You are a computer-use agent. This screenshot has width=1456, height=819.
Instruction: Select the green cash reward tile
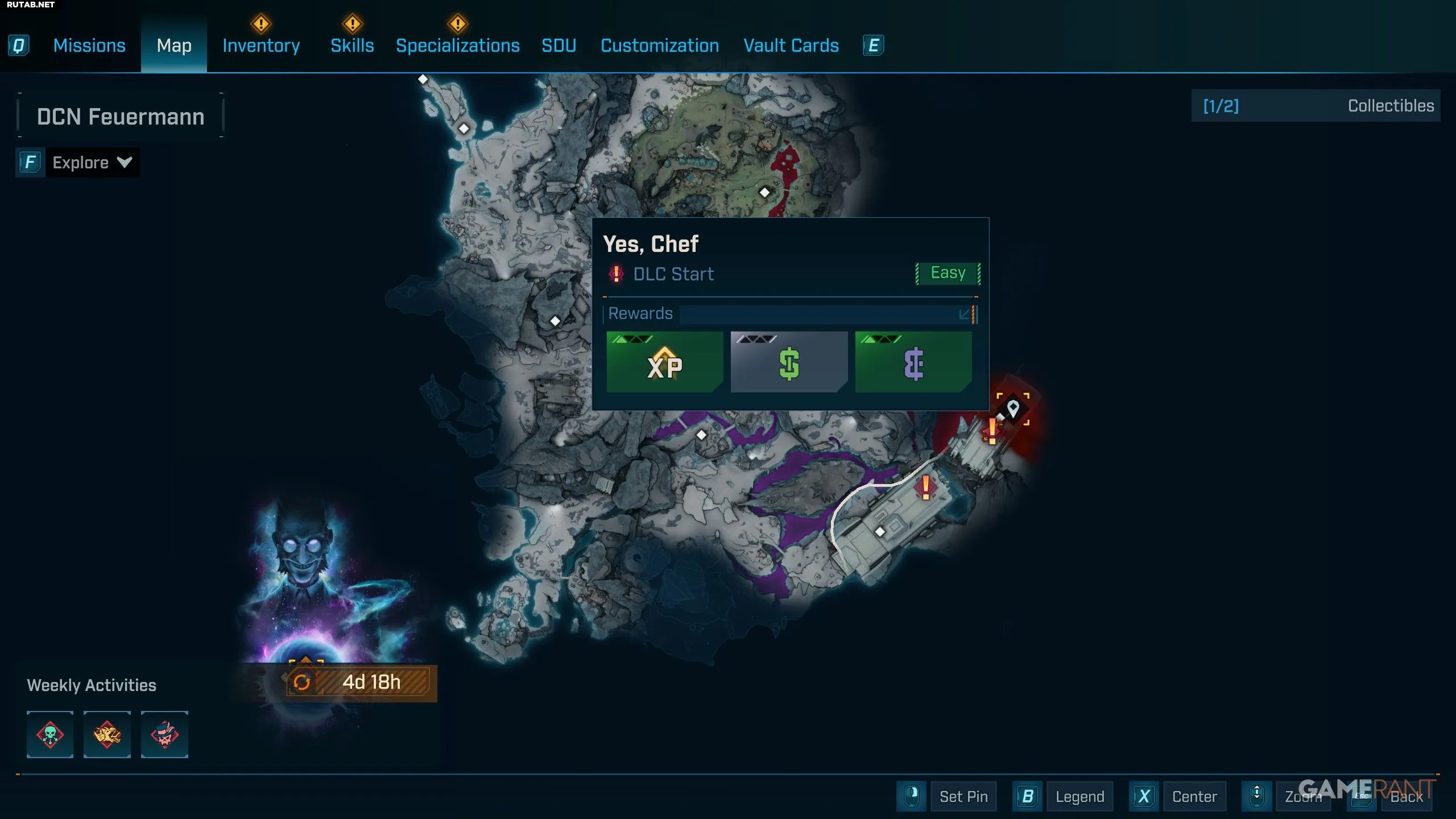pyautogui.click(x=789, y=362)
